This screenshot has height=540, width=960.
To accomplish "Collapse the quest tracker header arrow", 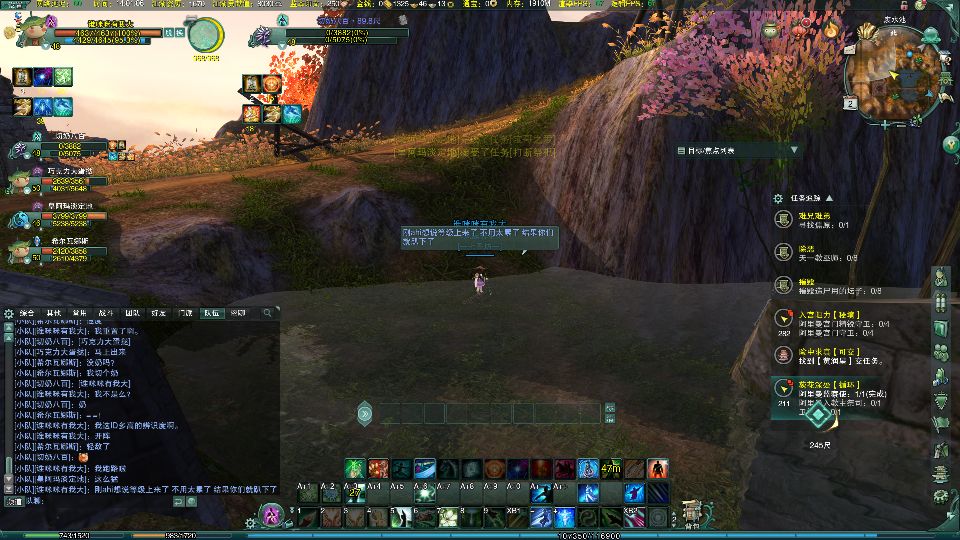I will click(828, 198).
